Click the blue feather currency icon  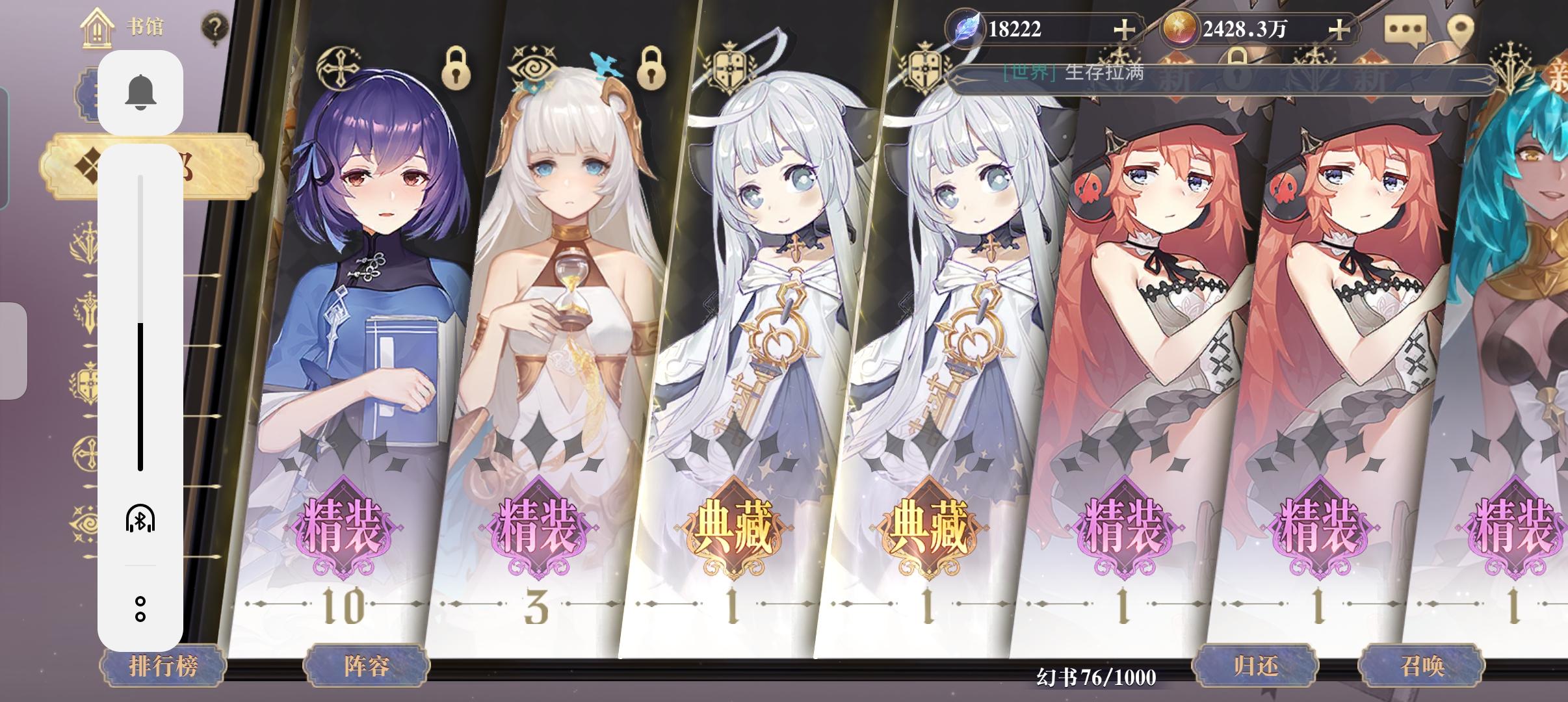pyautogui.click(x=967, y=29)
